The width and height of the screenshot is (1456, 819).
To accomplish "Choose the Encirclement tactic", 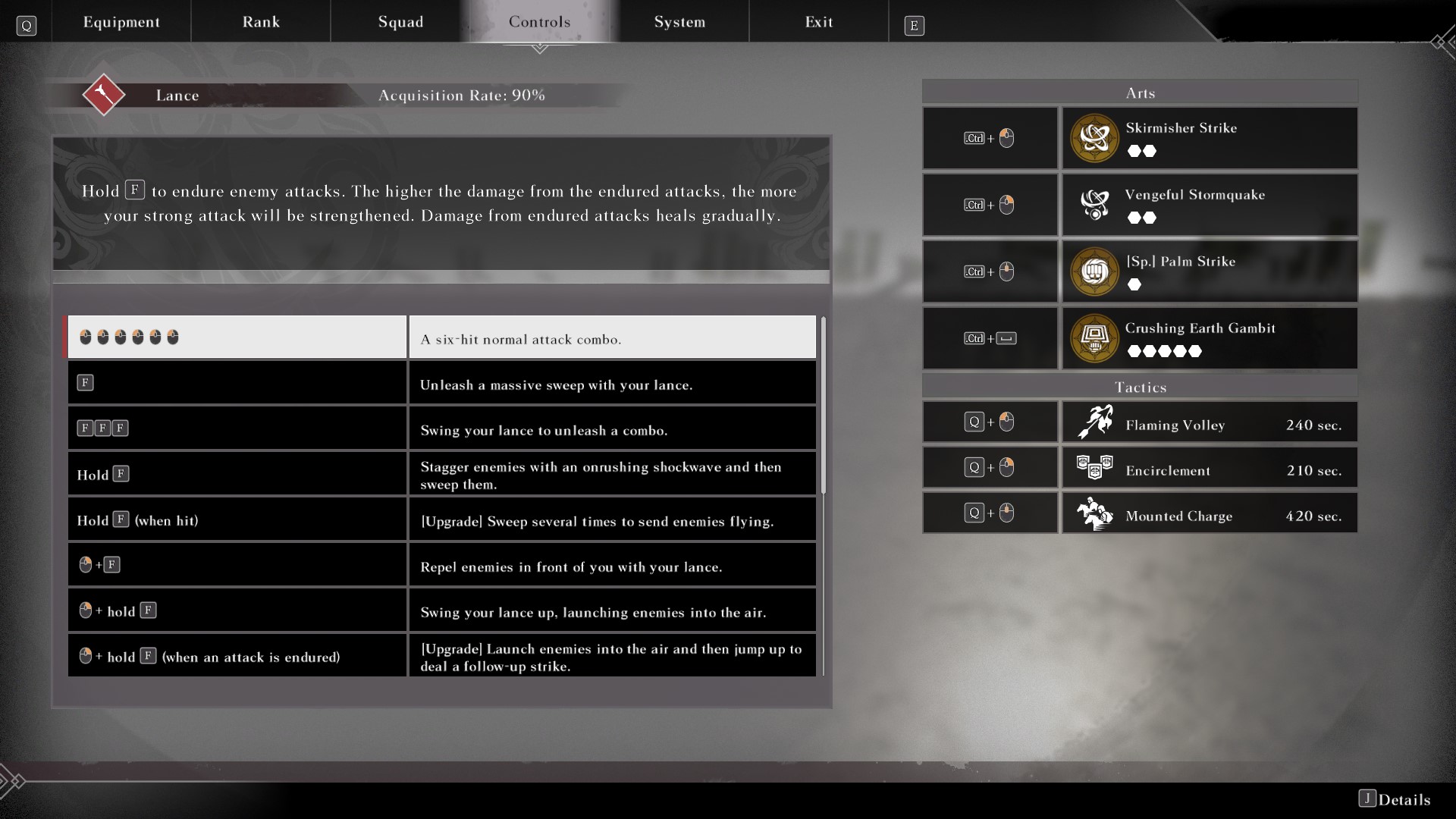I will tap(1209, 468).
